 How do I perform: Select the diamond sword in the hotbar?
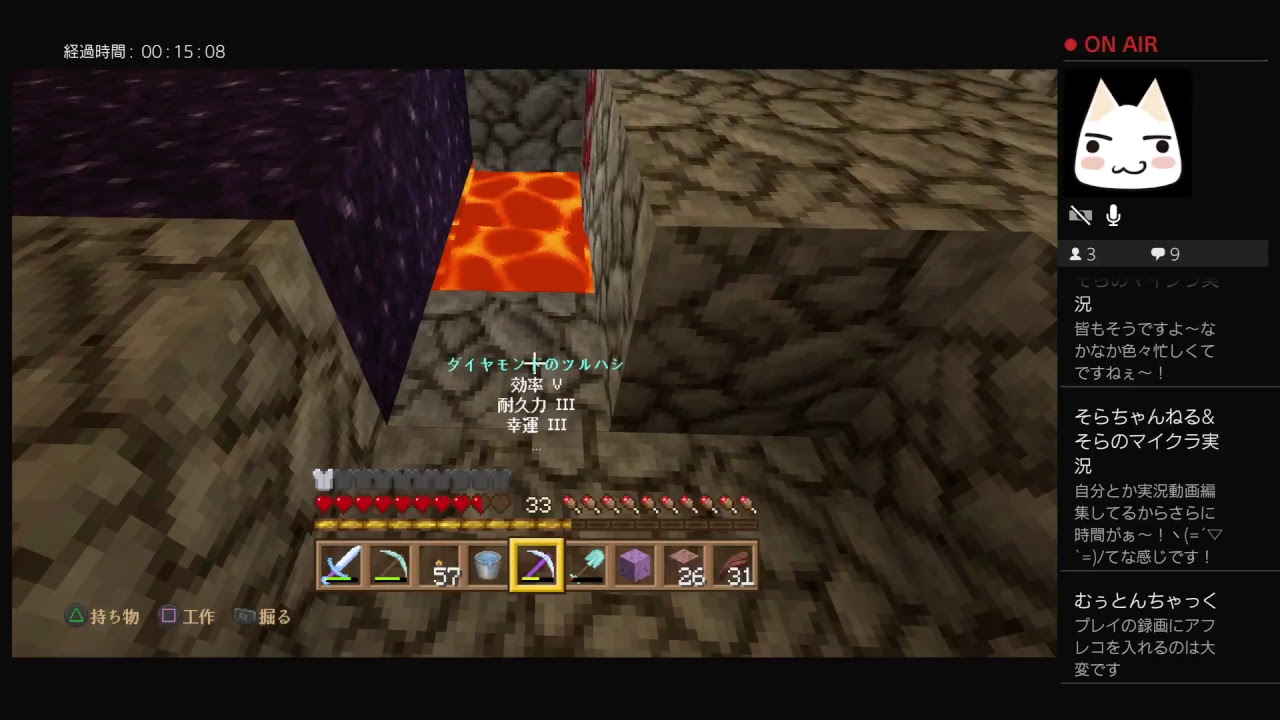[340, 565]
